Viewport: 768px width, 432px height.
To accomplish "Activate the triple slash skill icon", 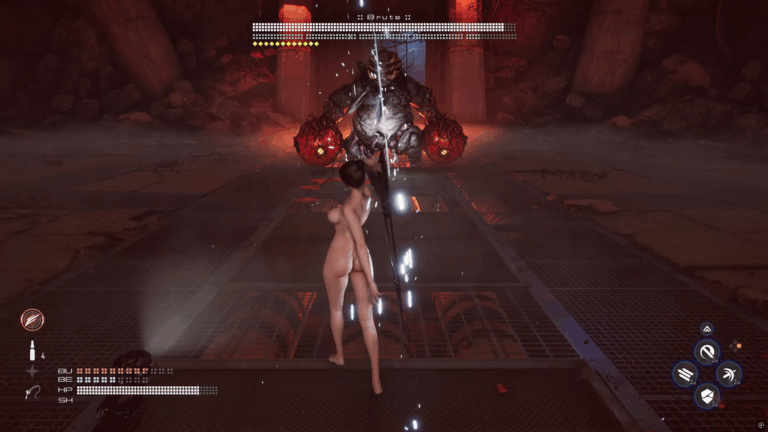I will pos(685,374).
